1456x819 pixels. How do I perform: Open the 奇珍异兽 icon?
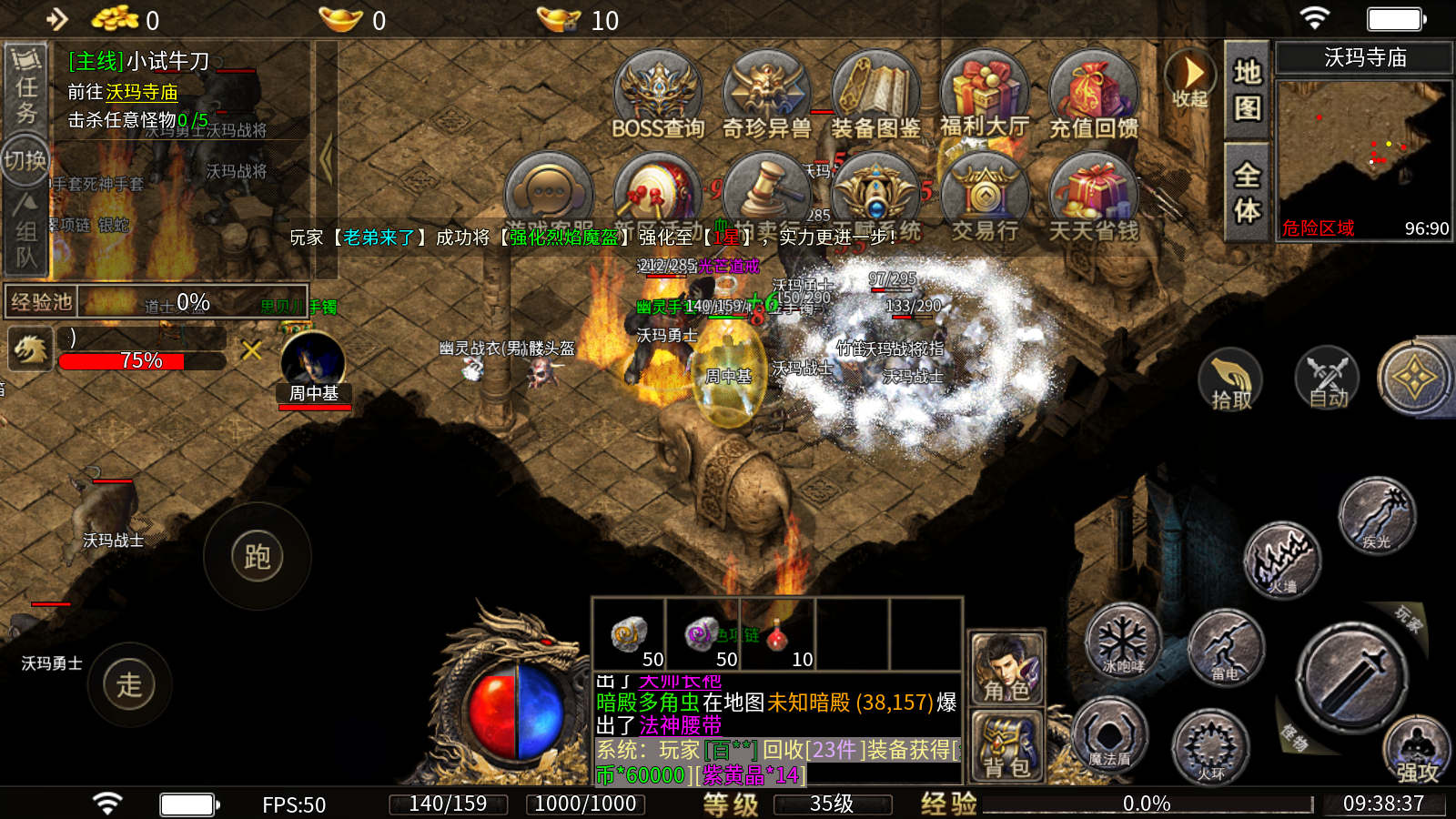pos(766,96)
